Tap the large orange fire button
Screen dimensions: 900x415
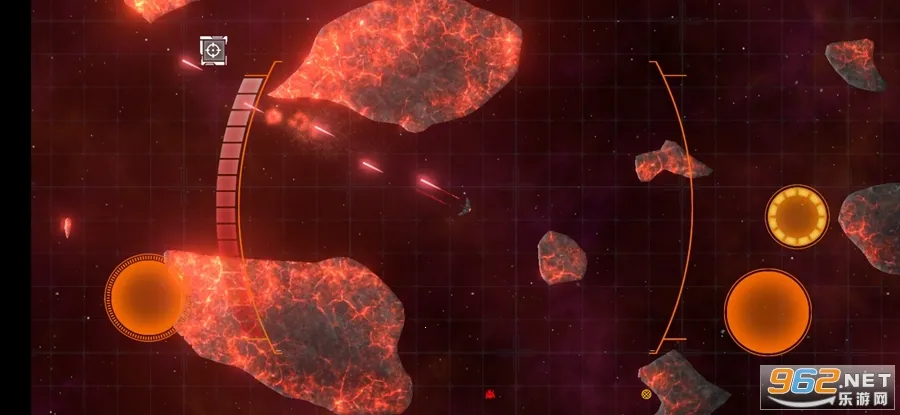767,311
